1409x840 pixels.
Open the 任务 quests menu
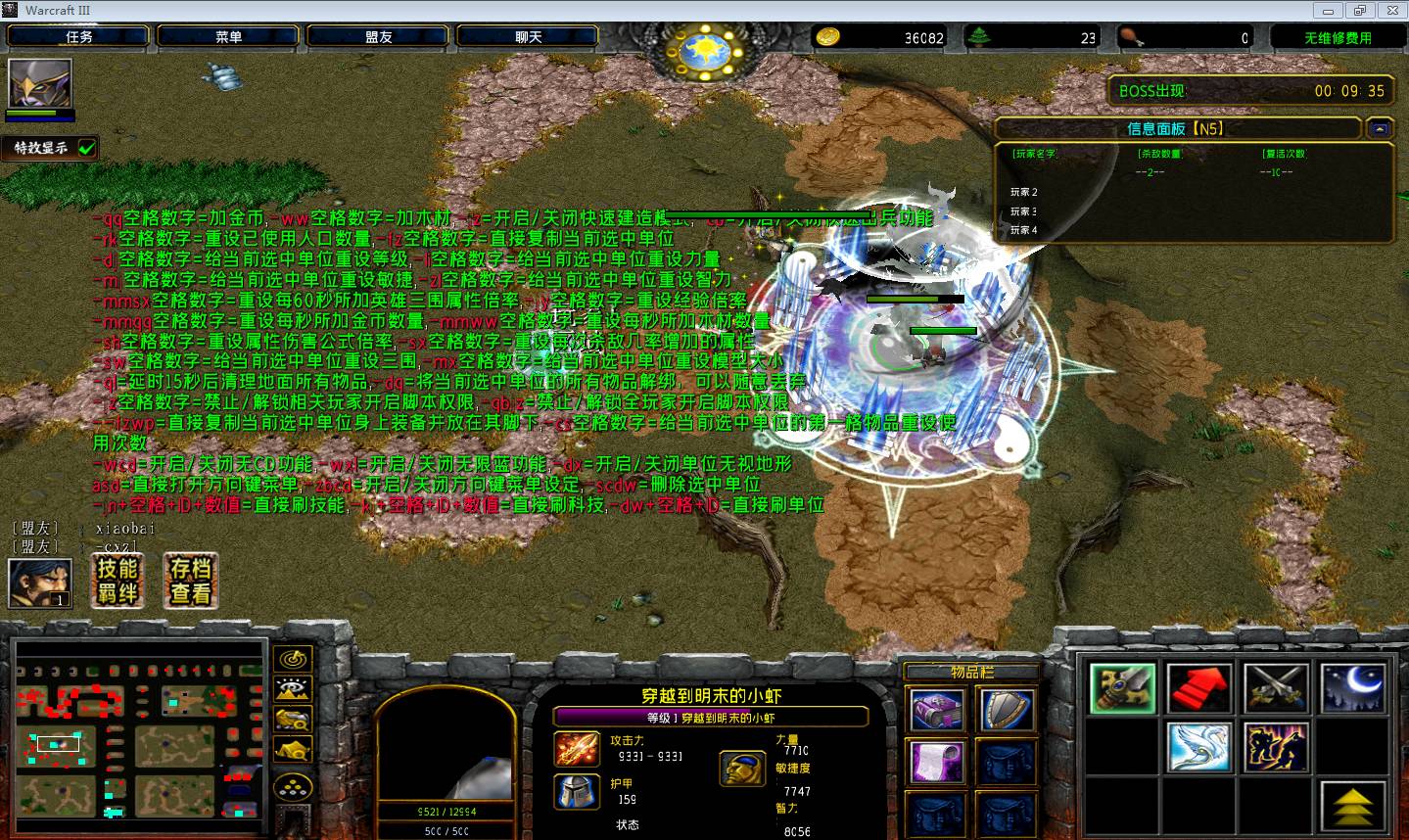[x=79, y=37]
